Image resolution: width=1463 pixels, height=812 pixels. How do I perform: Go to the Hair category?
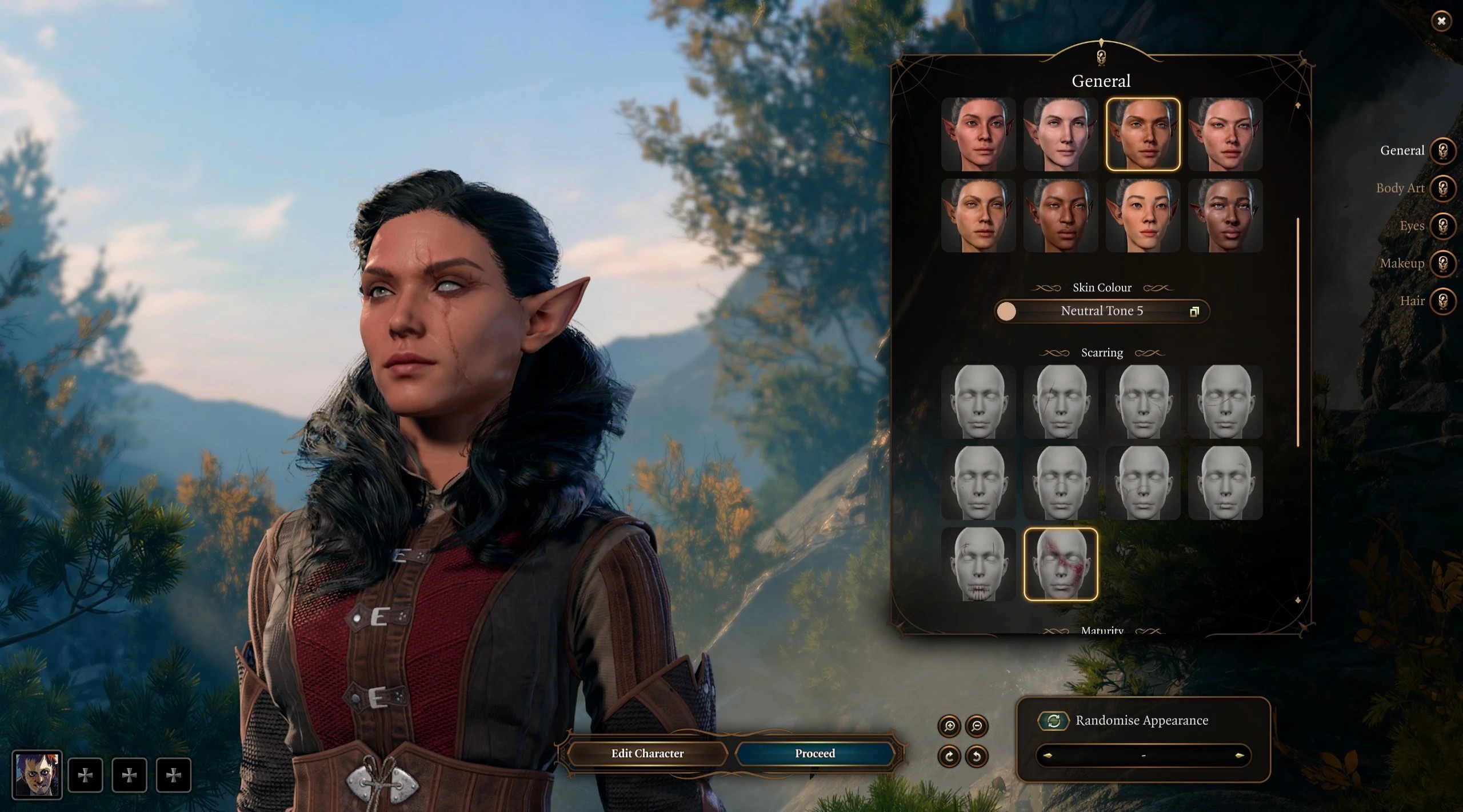pyautogui.click(x=1442, y=301)
